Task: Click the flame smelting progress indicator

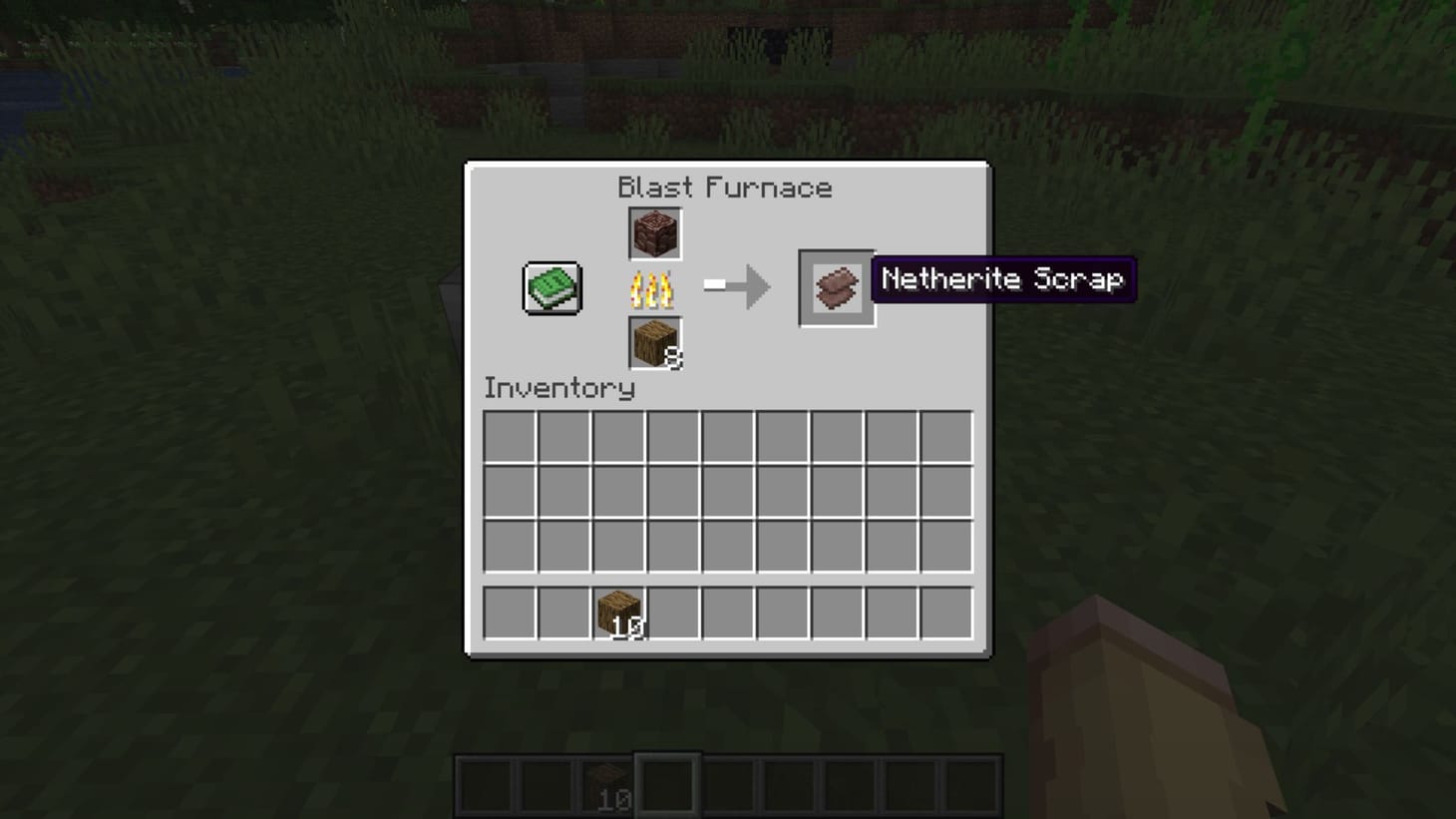Action: coord(653,290)
